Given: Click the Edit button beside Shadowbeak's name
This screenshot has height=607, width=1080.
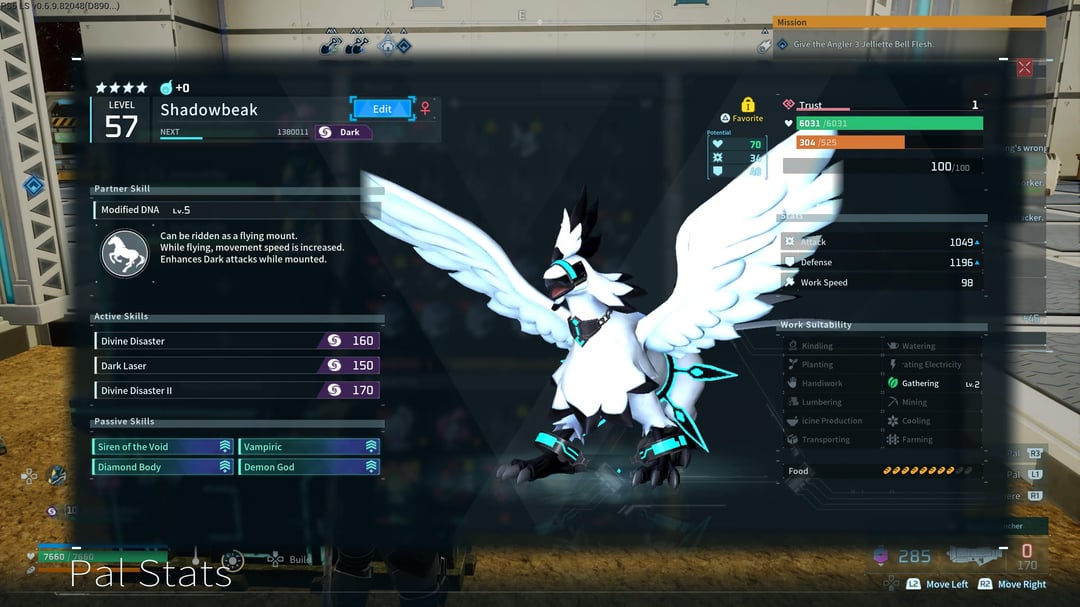Looking at the screenshot, I should [382, 109].
